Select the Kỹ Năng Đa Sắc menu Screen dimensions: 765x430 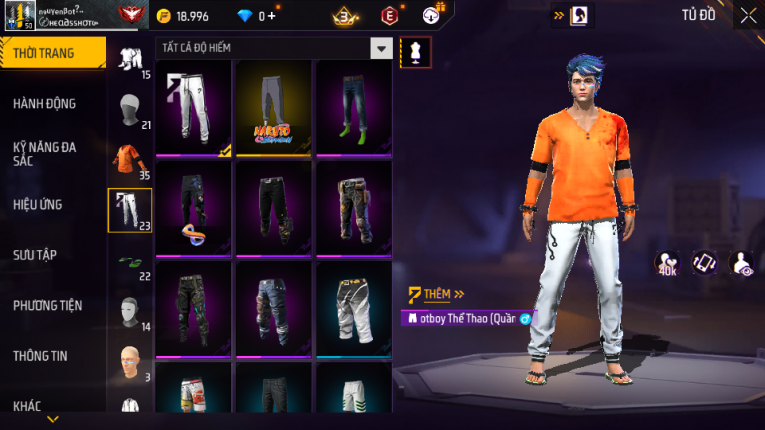click(45, 154)
